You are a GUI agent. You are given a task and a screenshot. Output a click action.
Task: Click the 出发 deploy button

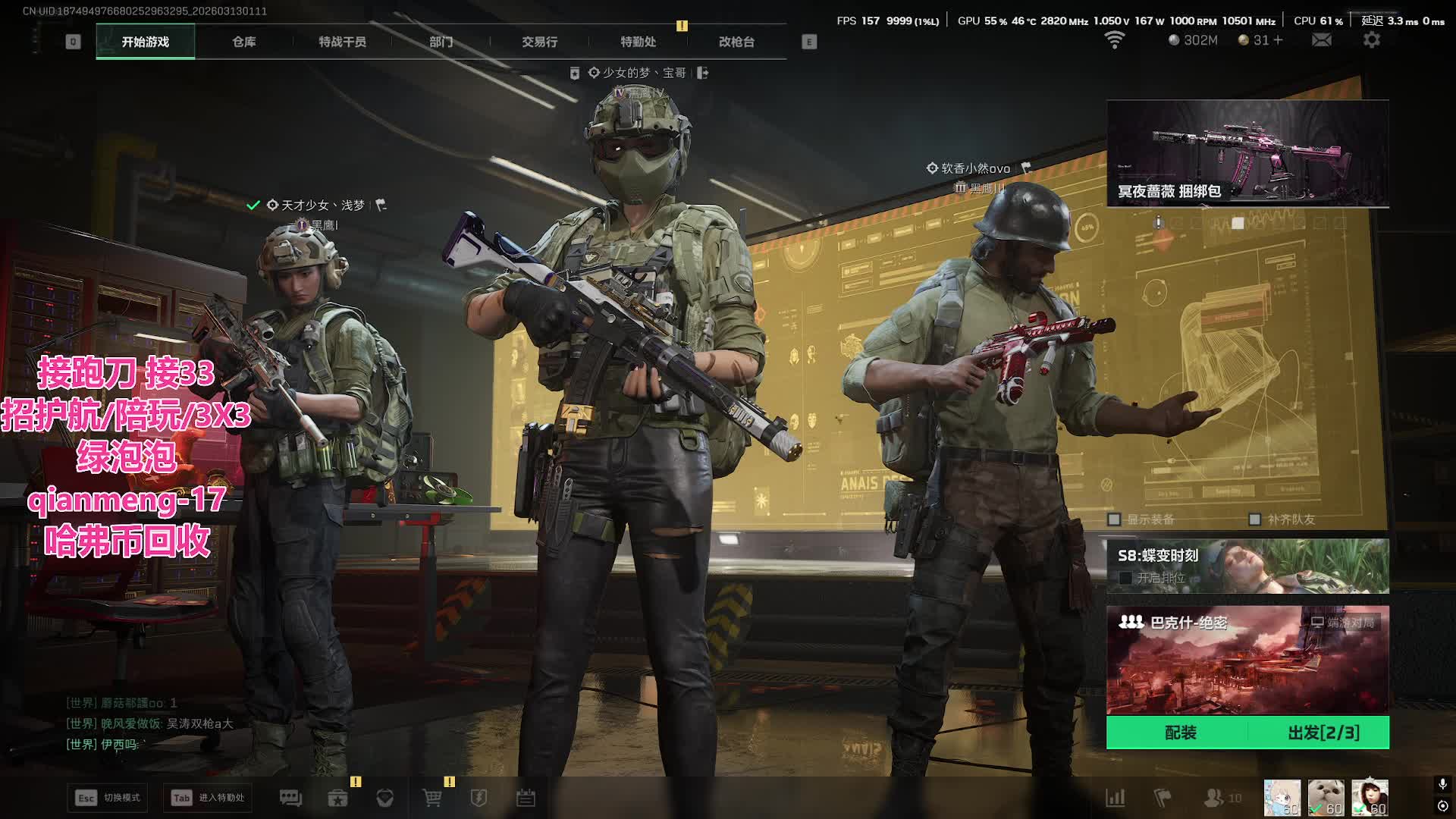click(1323, 733)
